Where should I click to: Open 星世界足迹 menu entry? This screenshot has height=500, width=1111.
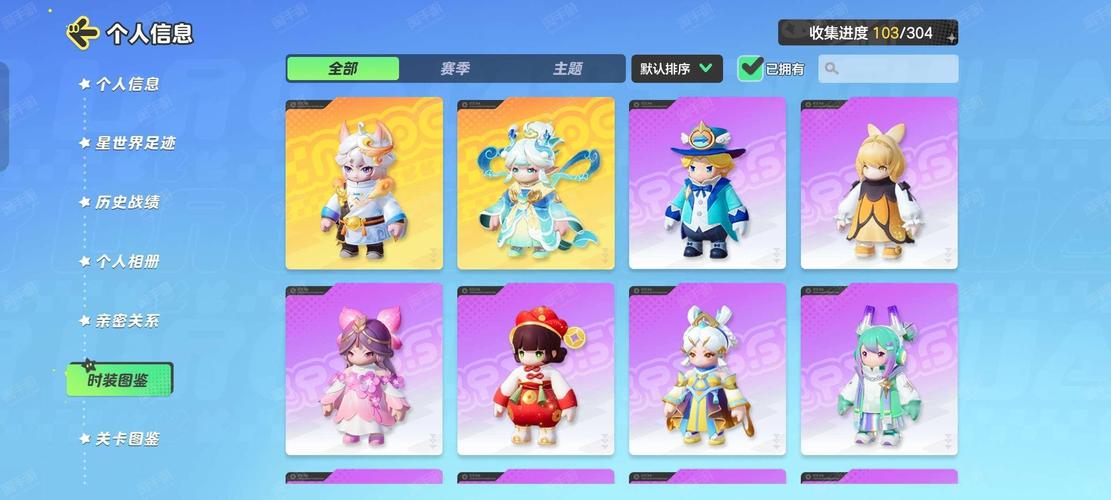click(135, 143)
